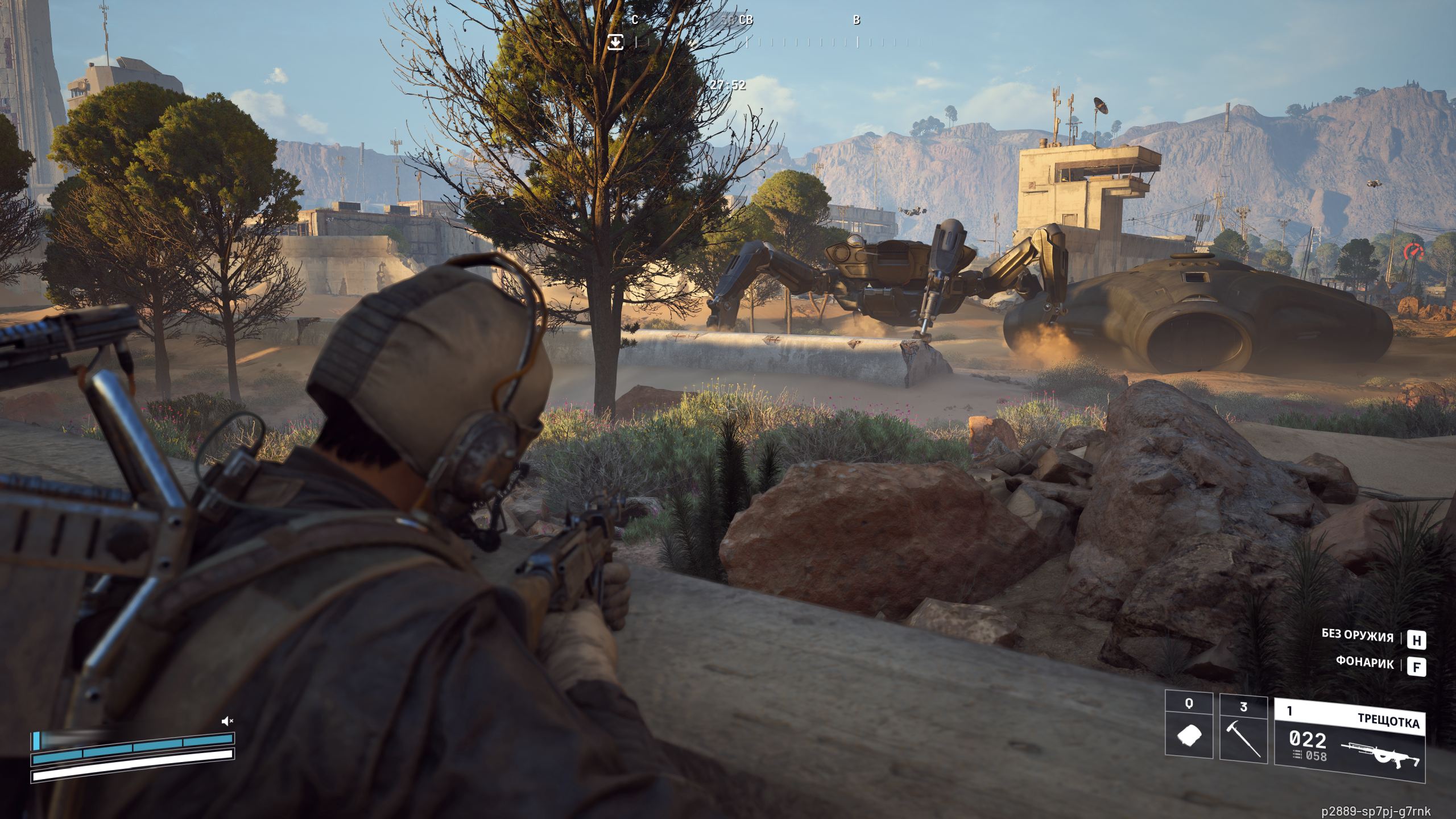Screen dimensions: 1456x819
Task: Click the muted speaker icon above the health bars
Action: coord(227,721)
